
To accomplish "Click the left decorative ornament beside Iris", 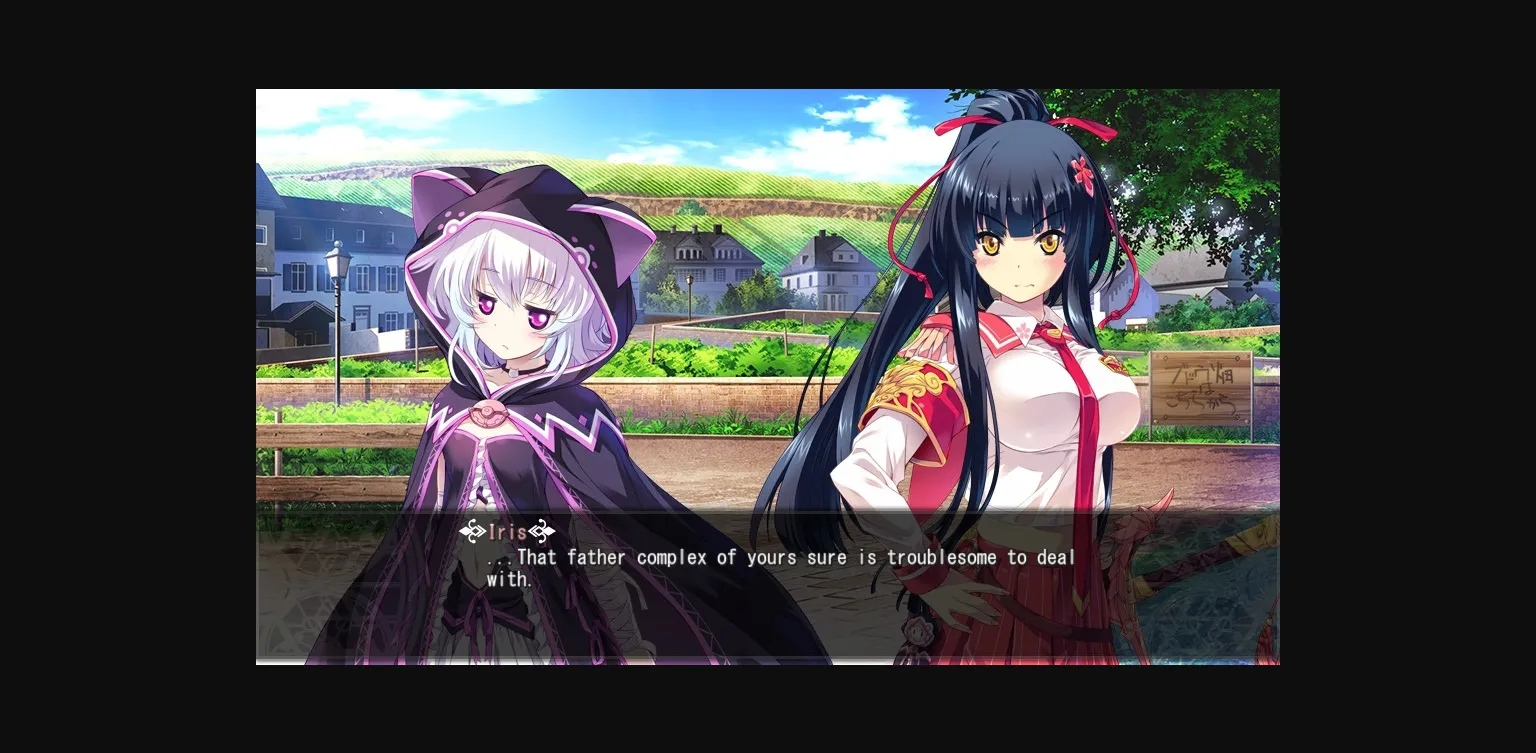I will click(472, 531).
